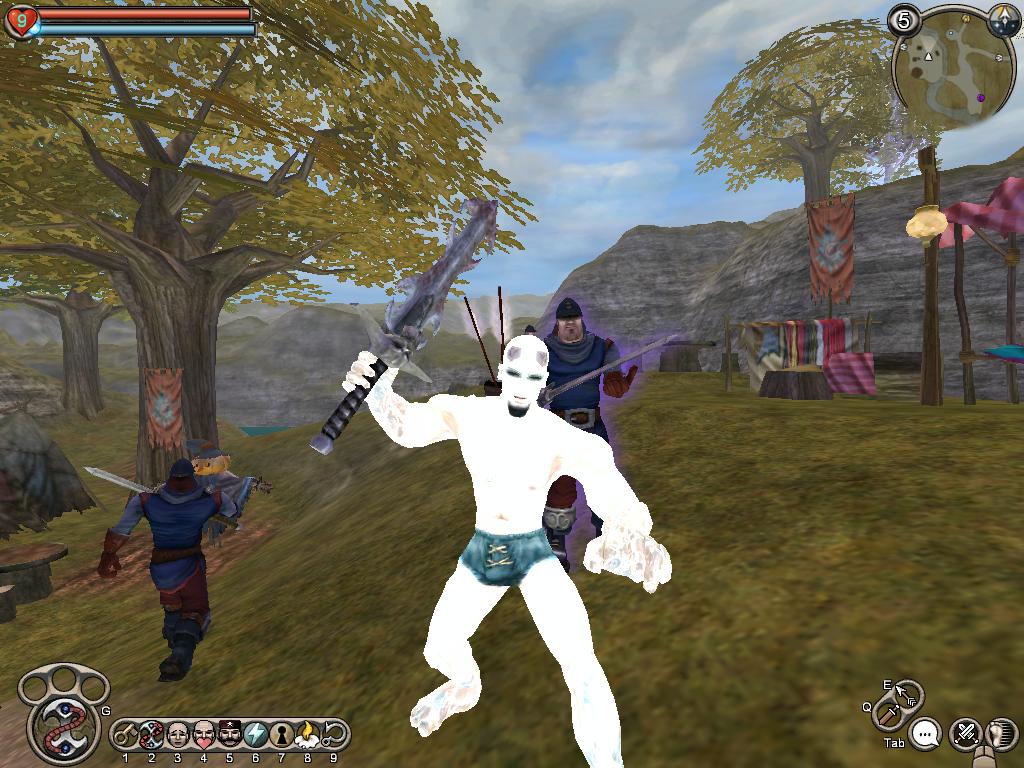Toggle the crossed swords combat icon
The height and width of the screenshot is (768, 1024).
tap(965, 734)
